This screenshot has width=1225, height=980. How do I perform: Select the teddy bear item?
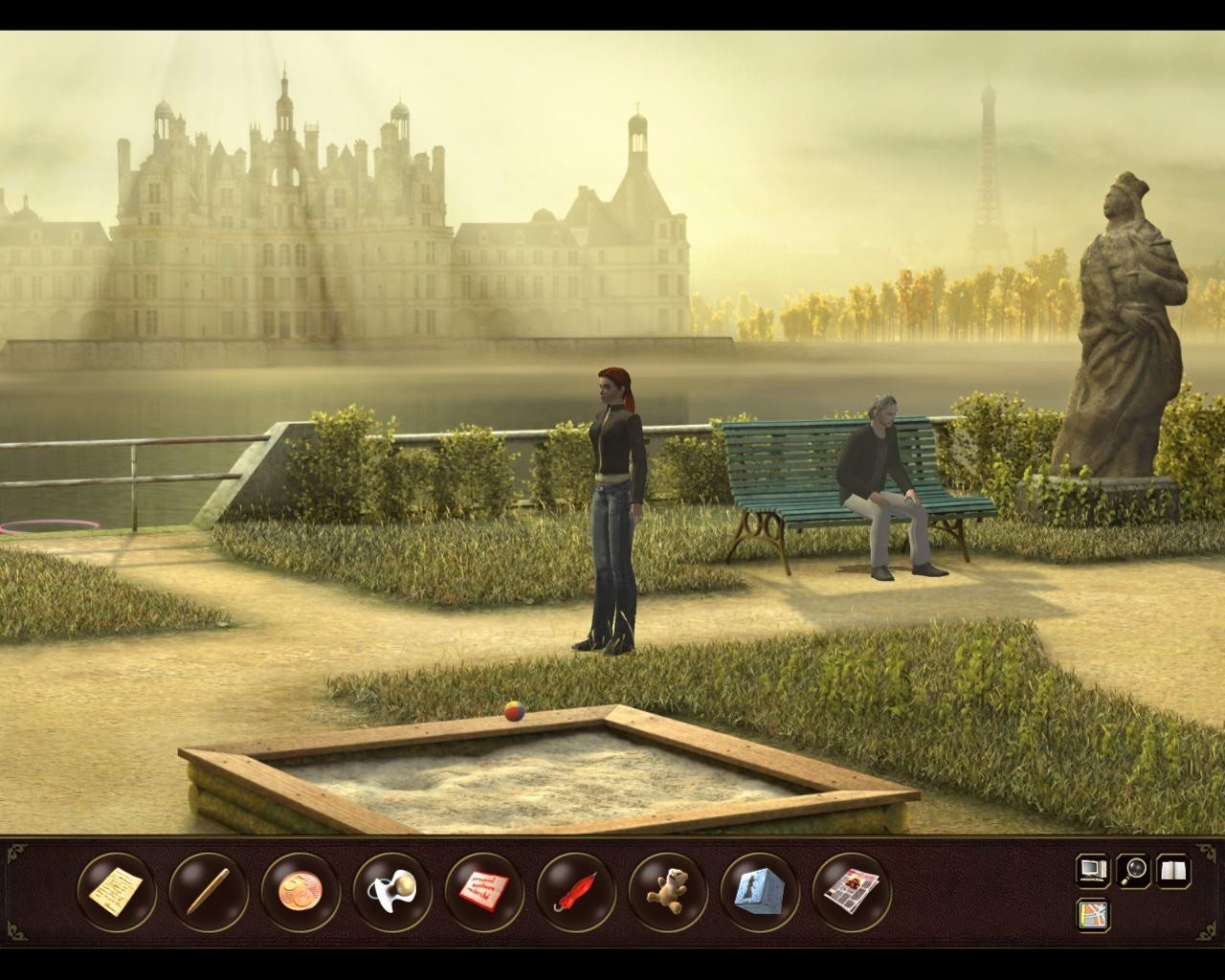667,890
